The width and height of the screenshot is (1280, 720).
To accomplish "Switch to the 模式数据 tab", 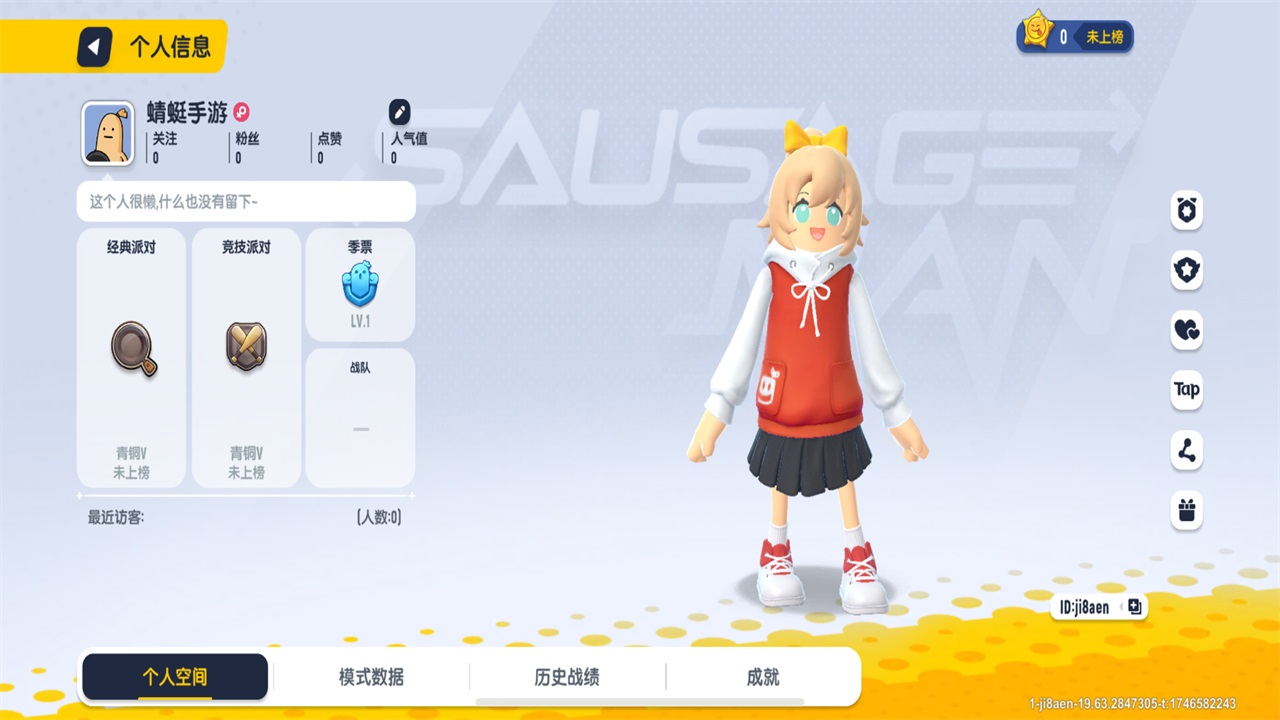I will click(373, 676).
